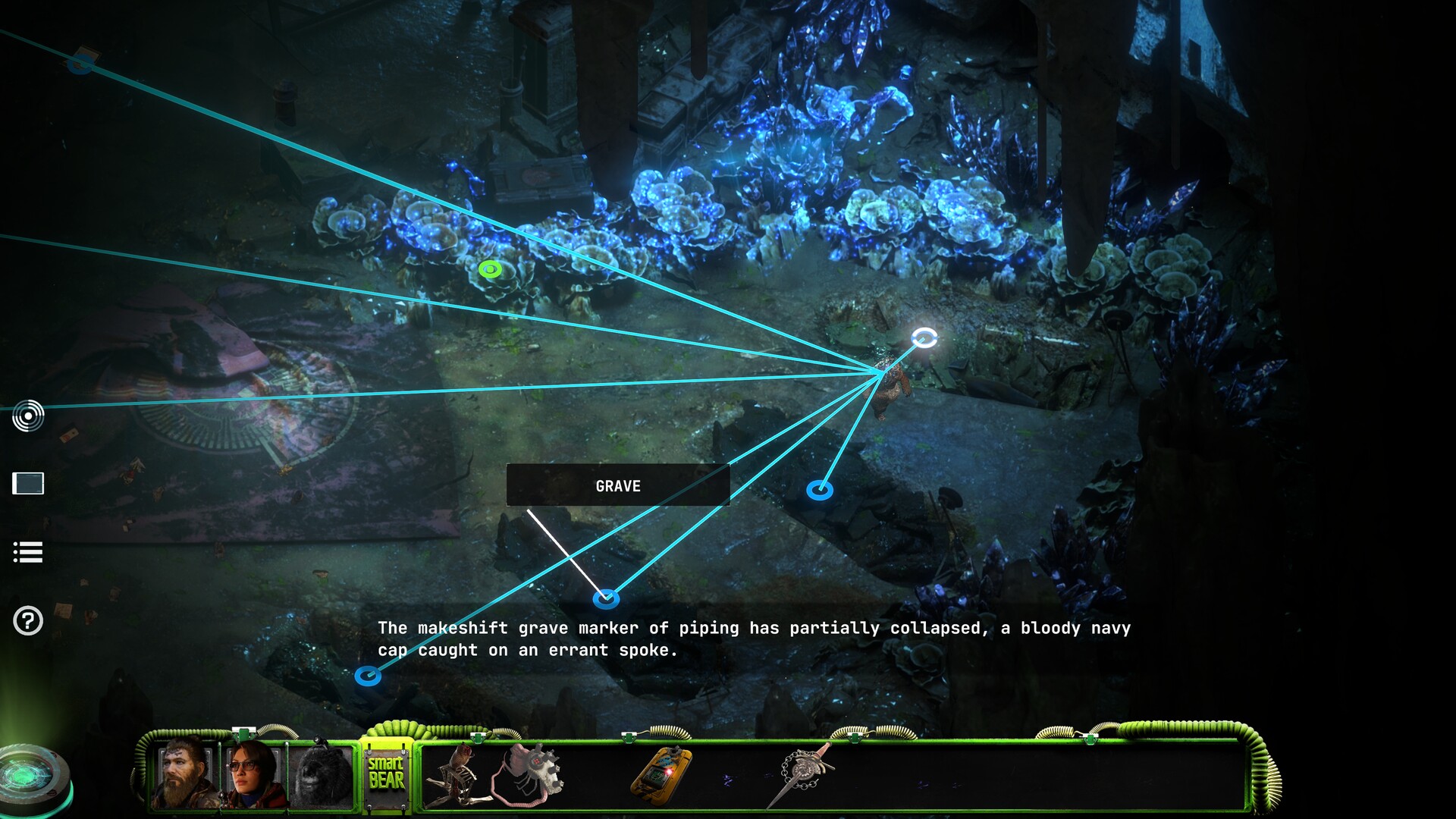Select the bearded man character portrait
The height and width of the screenshot is (819, 1456).
tap(184, 775)
